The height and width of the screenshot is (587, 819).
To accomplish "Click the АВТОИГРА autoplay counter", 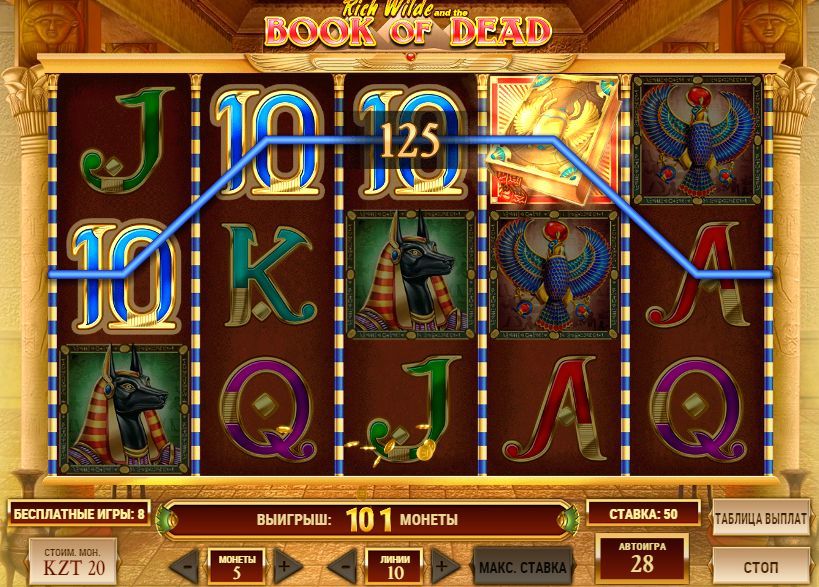I will coord(642,559).
